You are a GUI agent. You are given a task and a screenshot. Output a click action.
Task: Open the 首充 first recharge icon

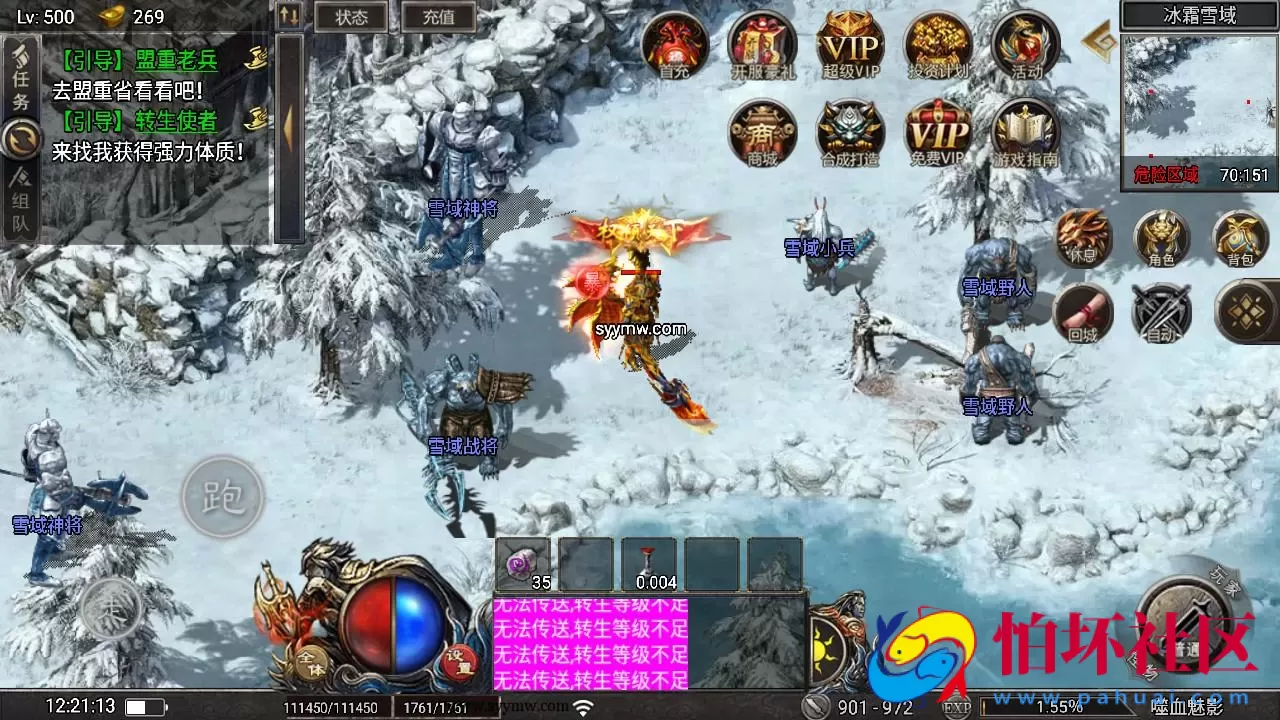point(673,46)
